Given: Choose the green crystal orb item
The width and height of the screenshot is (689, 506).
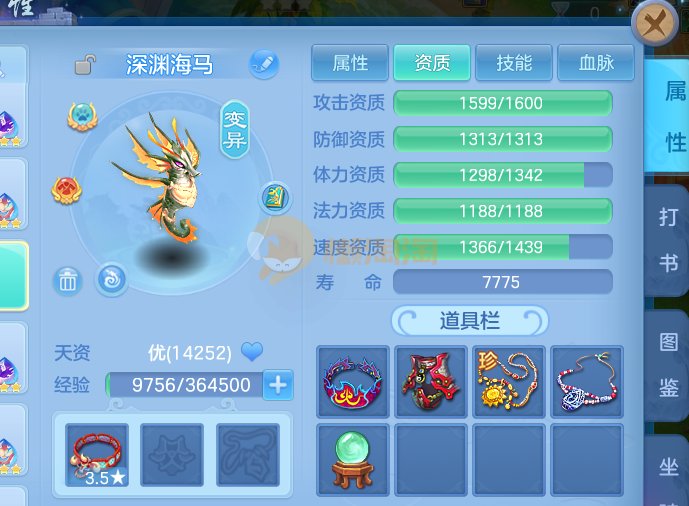Looking at the screenshot, I should point(353,460).
